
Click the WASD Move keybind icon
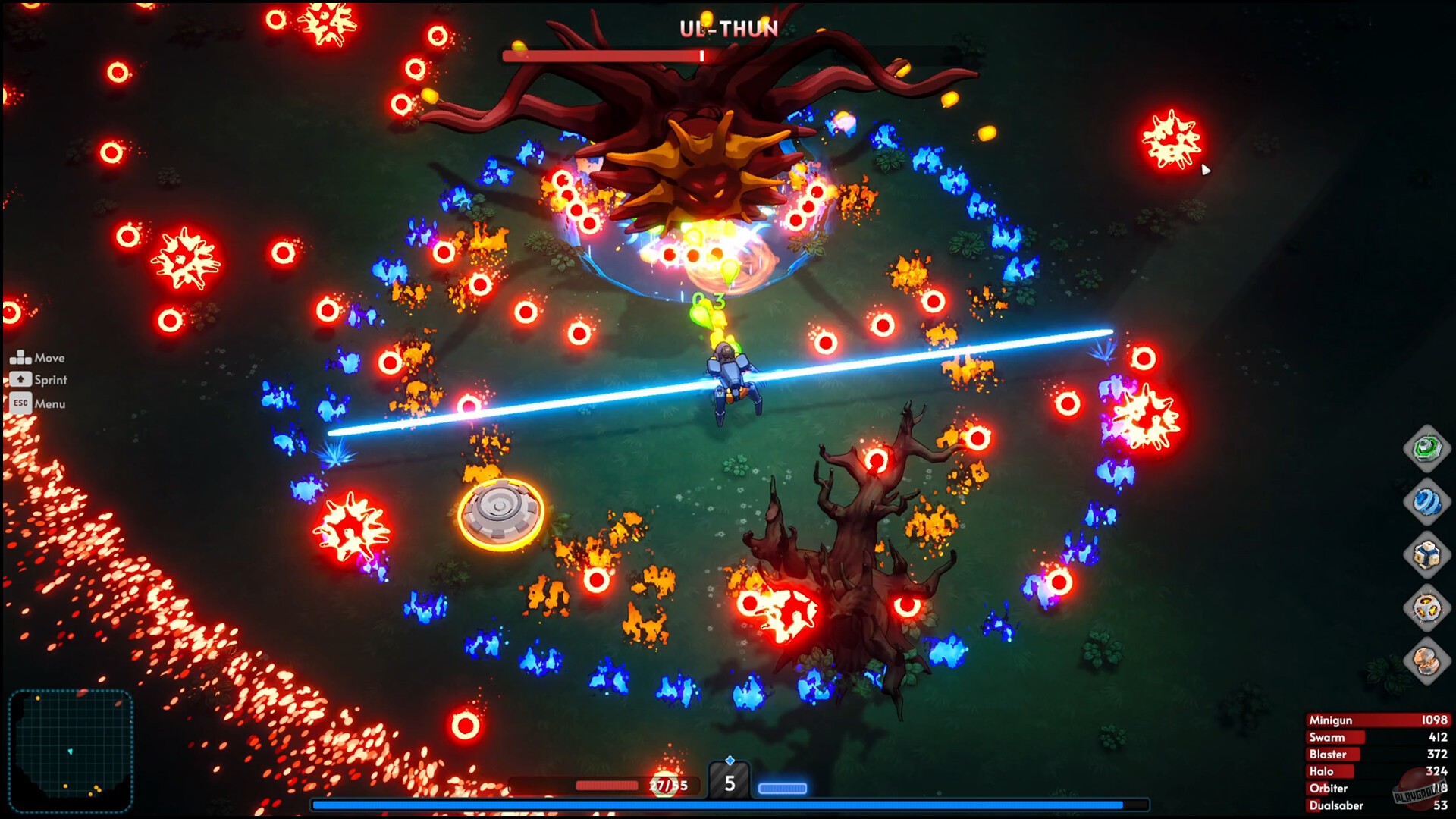pyautogui.click(x=22, y=356)
